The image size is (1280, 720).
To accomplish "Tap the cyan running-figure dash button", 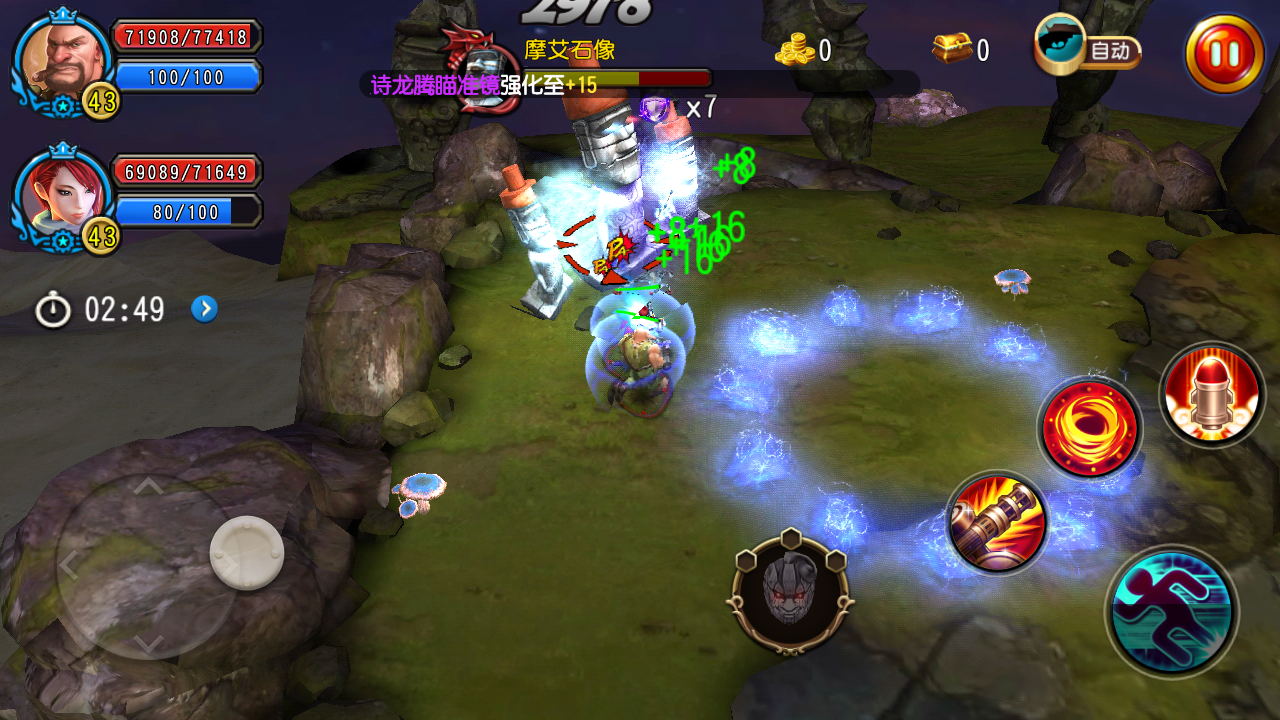I will click(x=1171, y=610).
